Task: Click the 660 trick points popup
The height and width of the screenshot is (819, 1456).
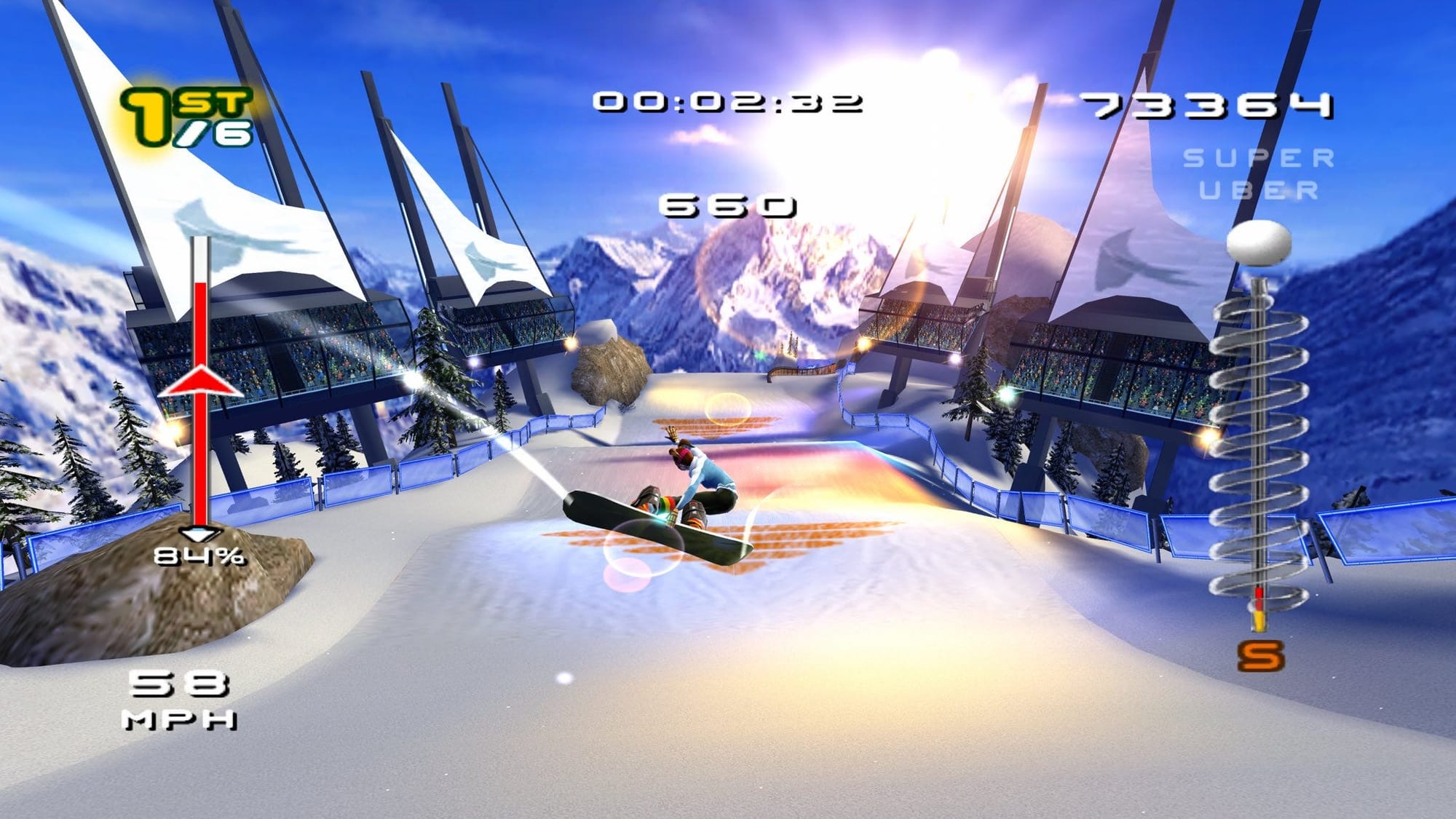Action: tap(728, 206)
